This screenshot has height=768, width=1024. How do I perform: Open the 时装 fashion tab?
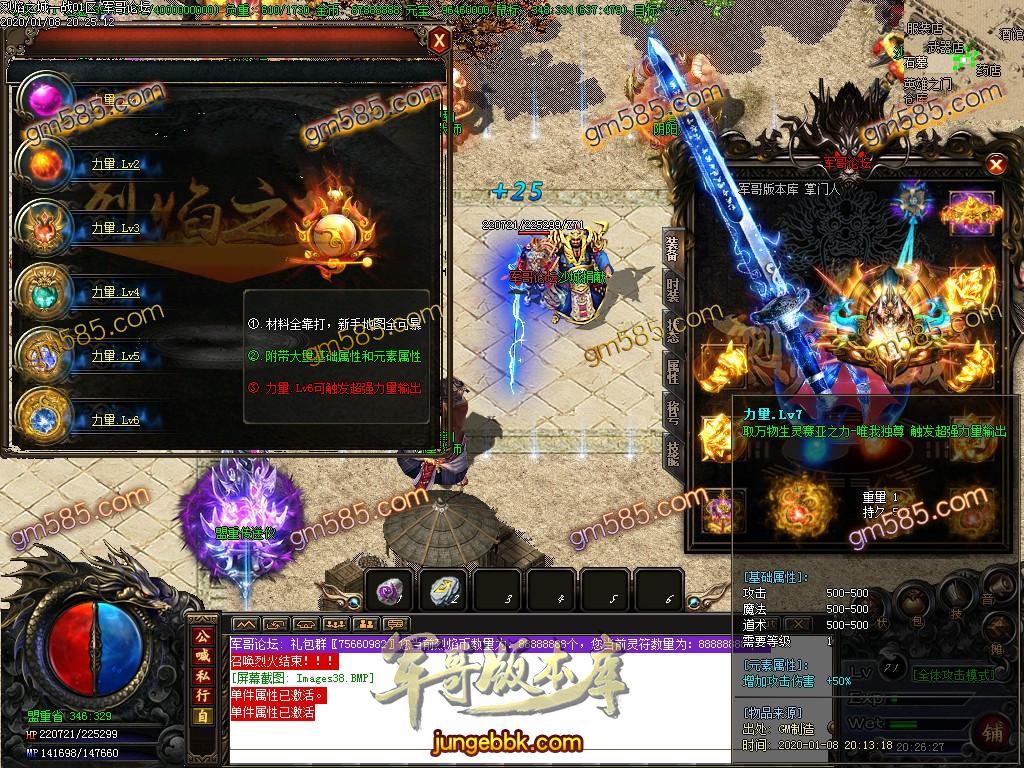[673, 289]
